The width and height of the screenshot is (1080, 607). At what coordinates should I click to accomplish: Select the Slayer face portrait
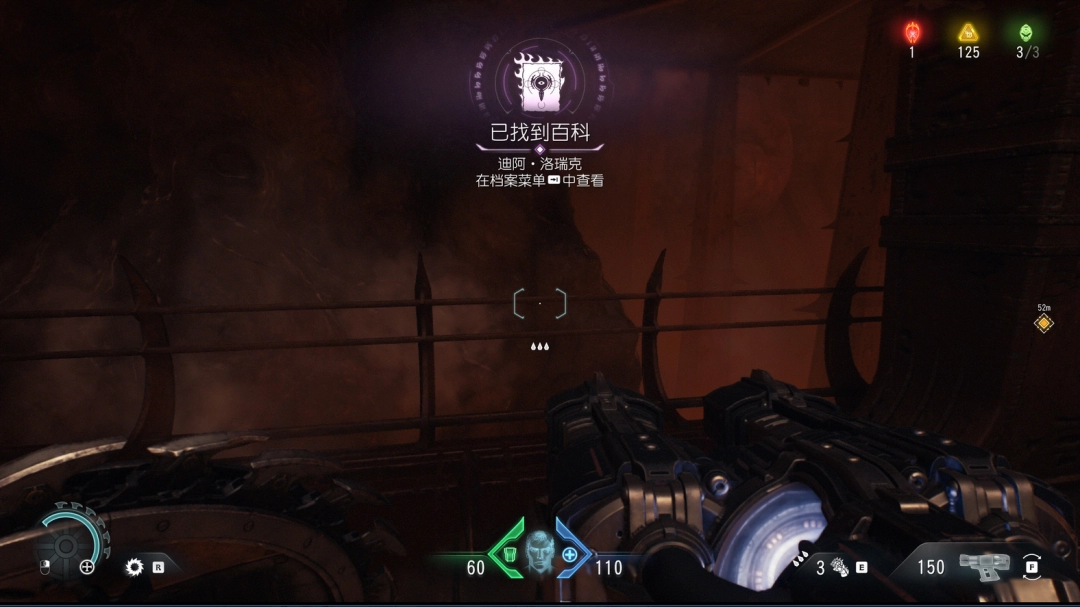(540, 552)
